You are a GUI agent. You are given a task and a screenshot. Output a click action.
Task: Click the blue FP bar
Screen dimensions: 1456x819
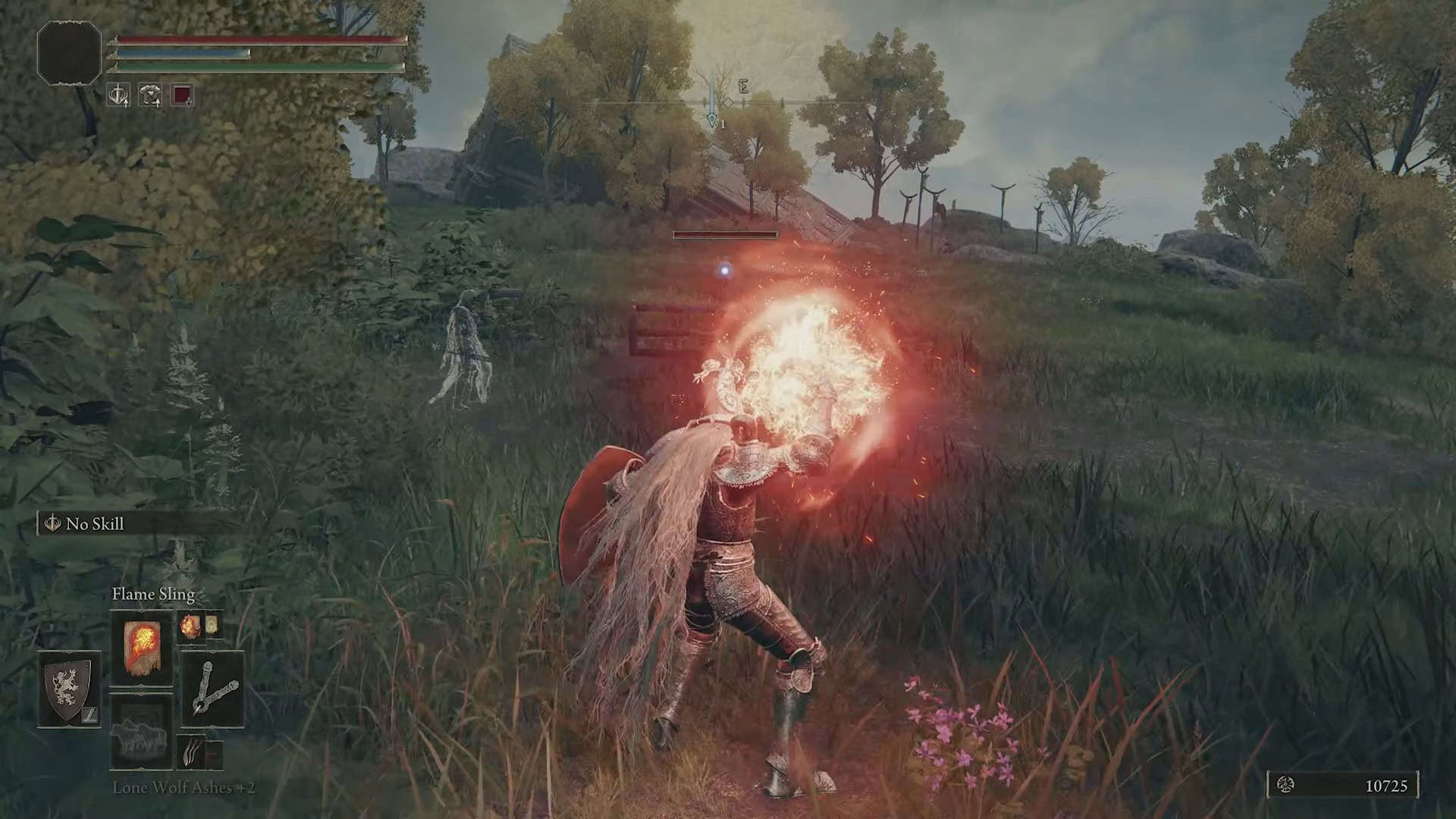182,51
